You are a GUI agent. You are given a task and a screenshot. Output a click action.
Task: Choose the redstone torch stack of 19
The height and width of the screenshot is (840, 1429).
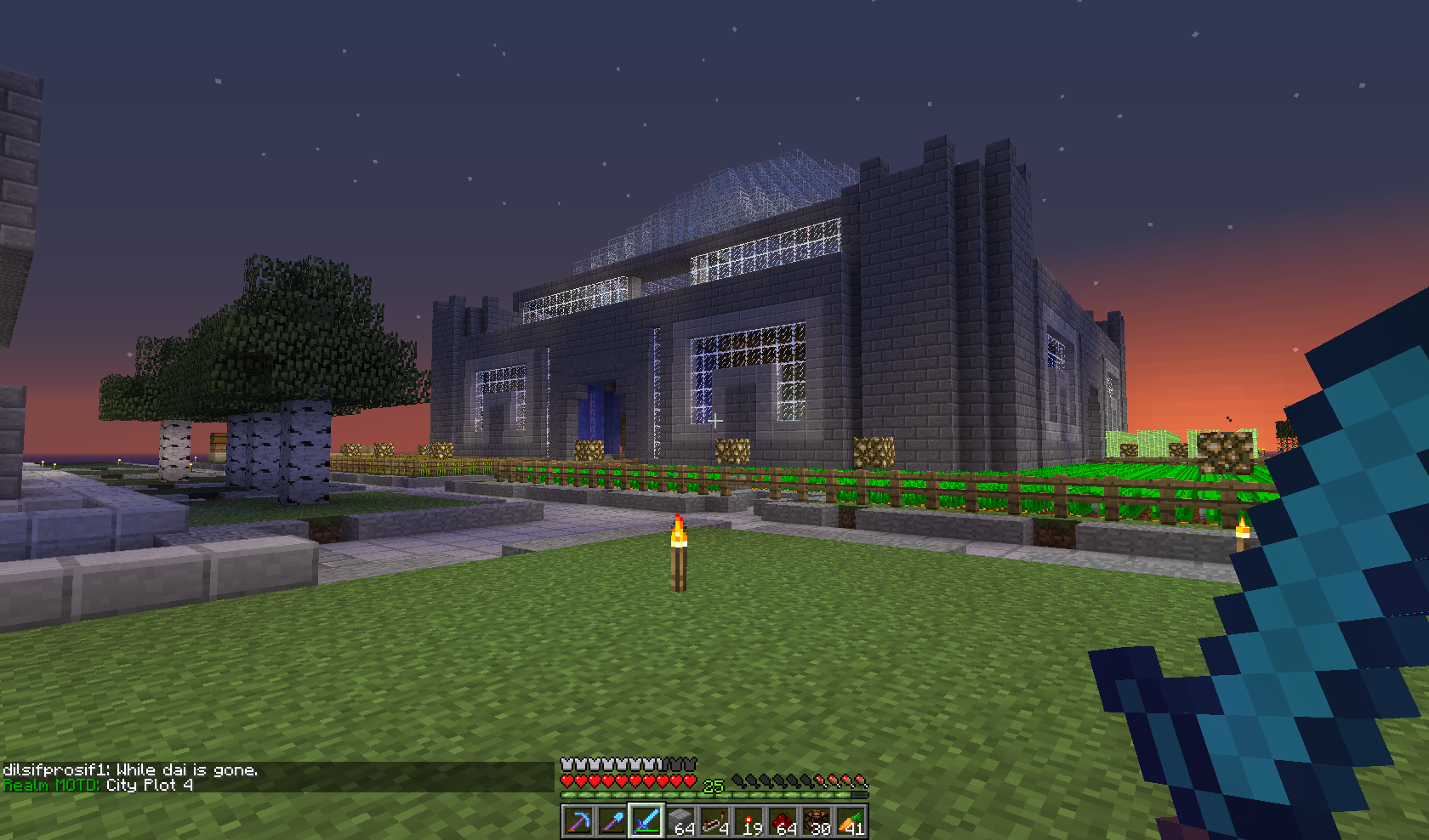(x=749, y=821)
